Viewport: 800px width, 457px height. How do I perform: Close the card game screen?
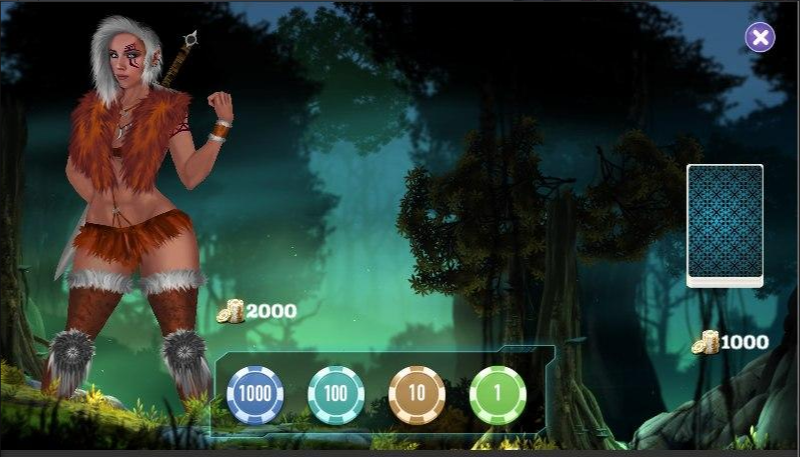point(760,38)
